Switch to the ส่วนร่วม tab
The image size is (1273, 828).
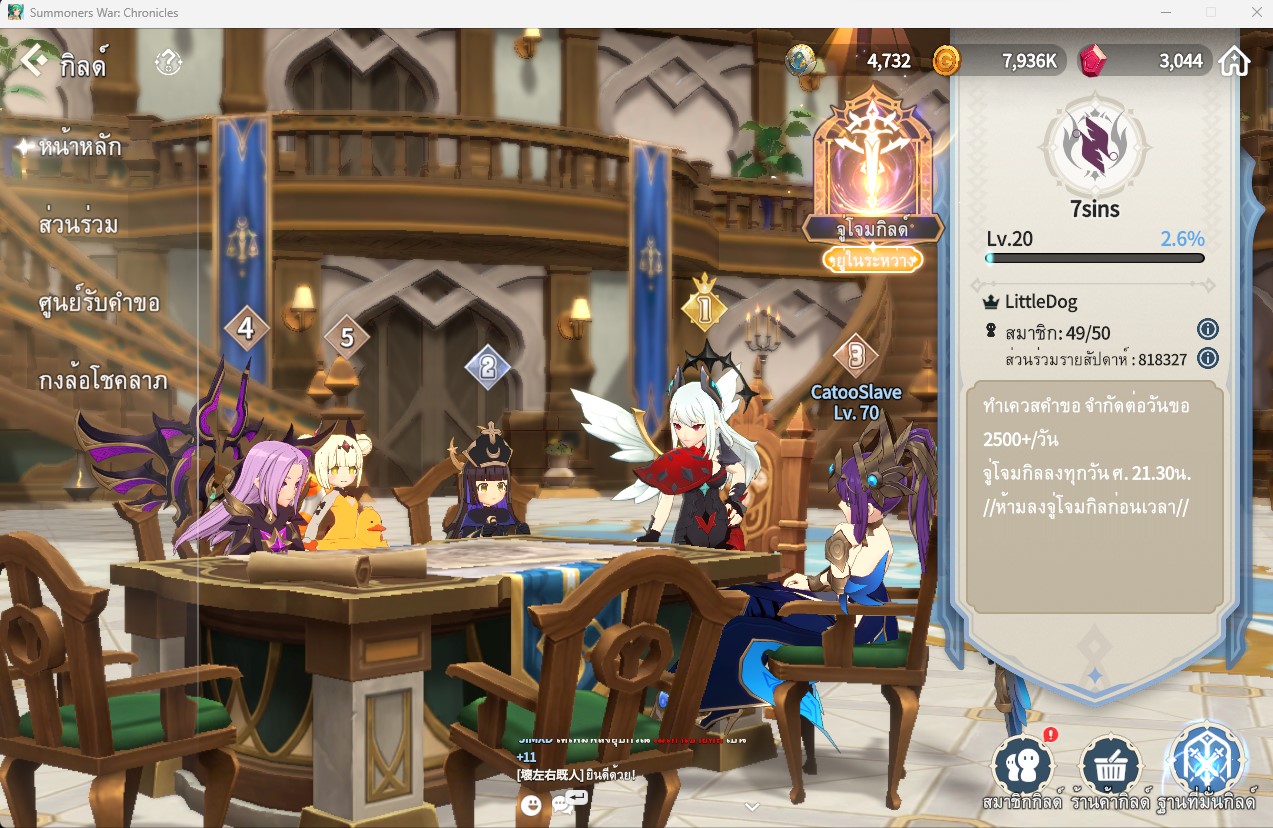78,224
